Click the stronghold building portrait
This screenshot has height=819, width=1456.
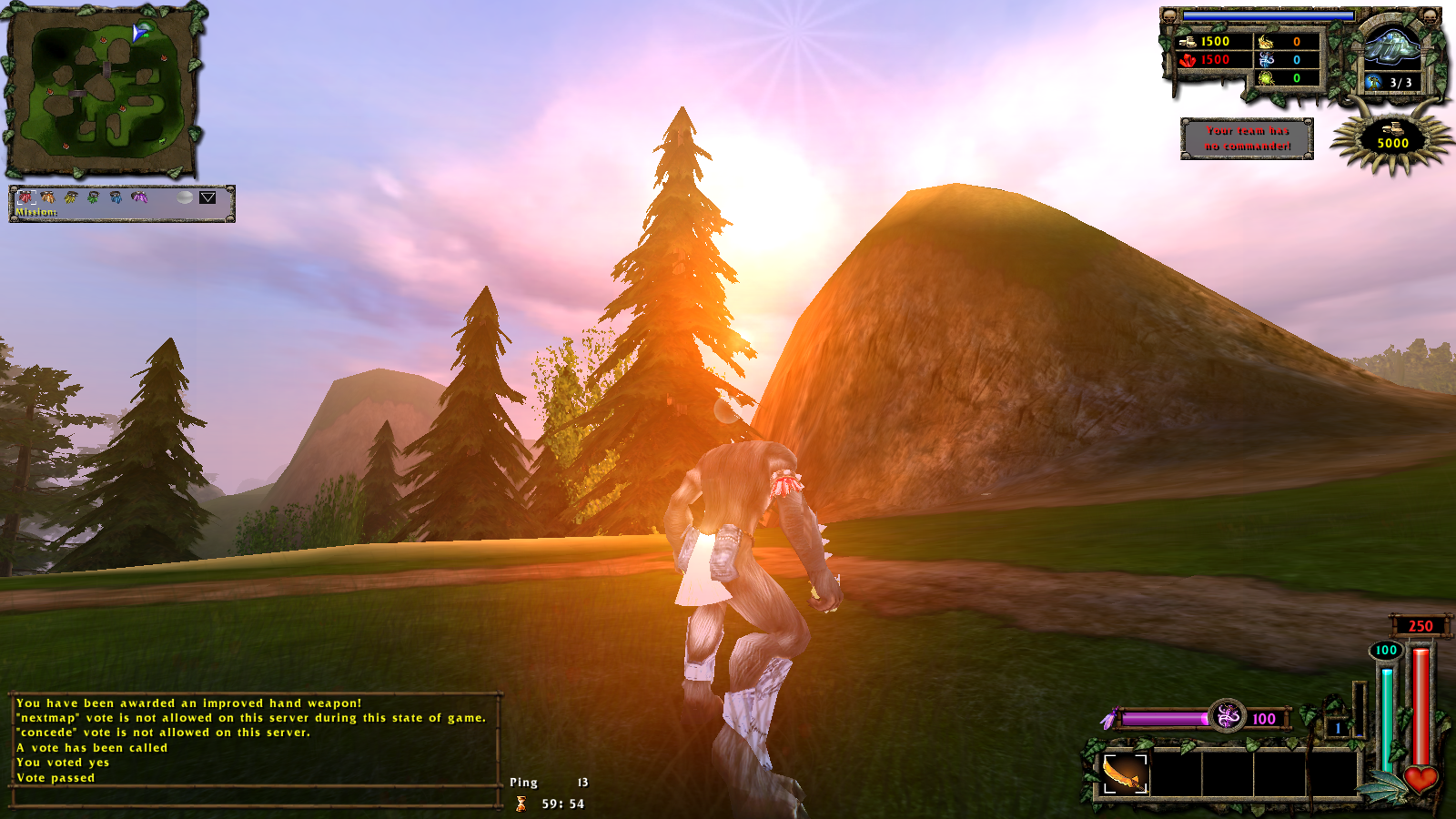click(x=1392, y=46)
